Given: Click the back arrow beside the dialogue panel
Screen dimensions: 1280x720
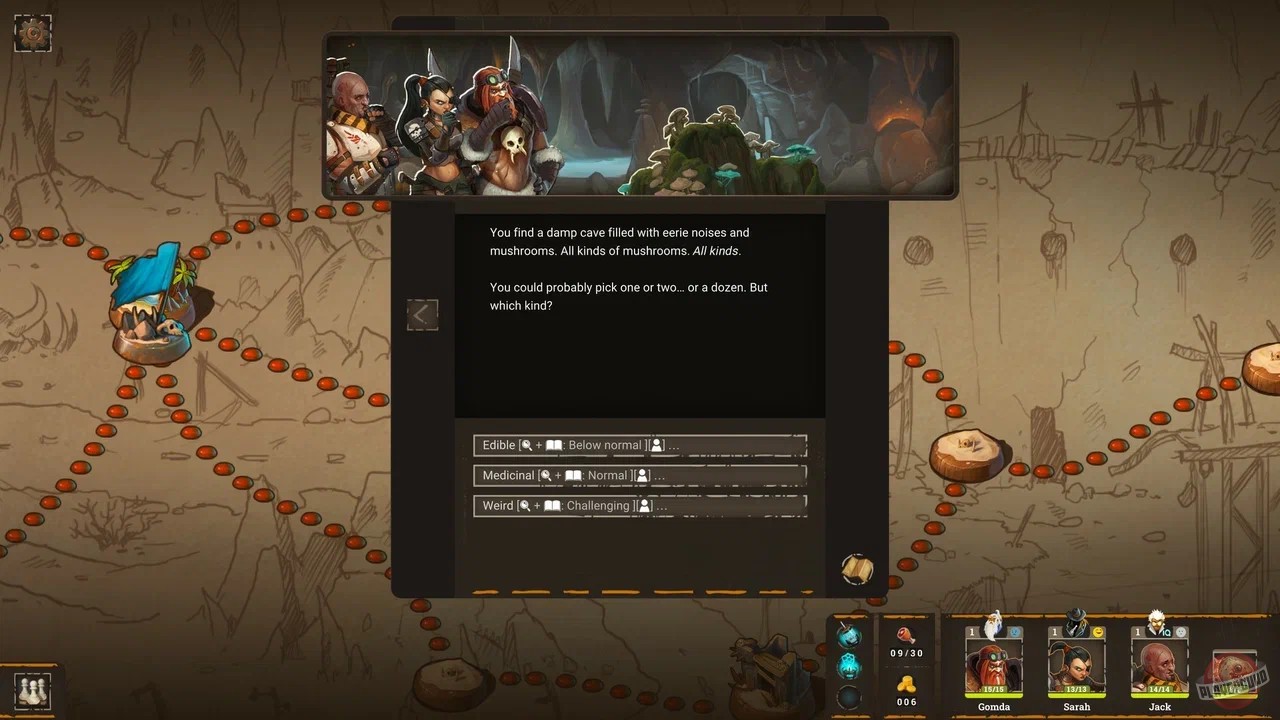Looking at the screenshot, I should point(422,315).
